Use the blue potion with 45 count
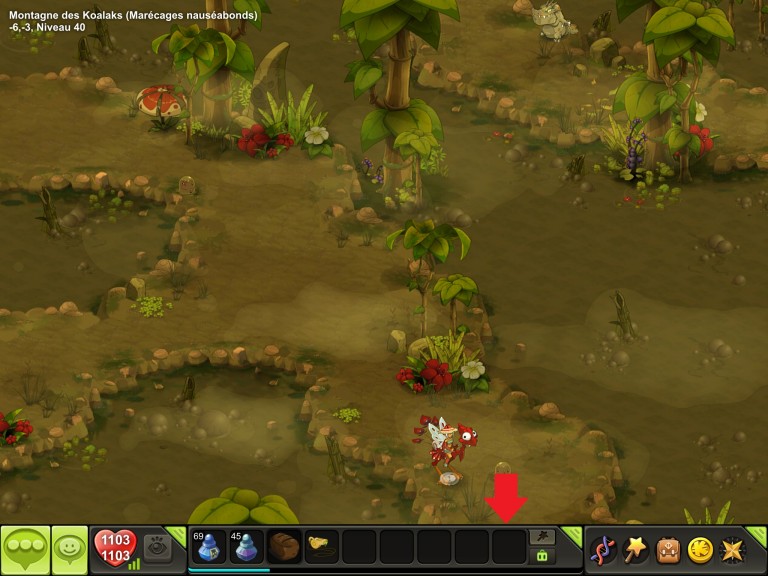 [x=246, y=547]
